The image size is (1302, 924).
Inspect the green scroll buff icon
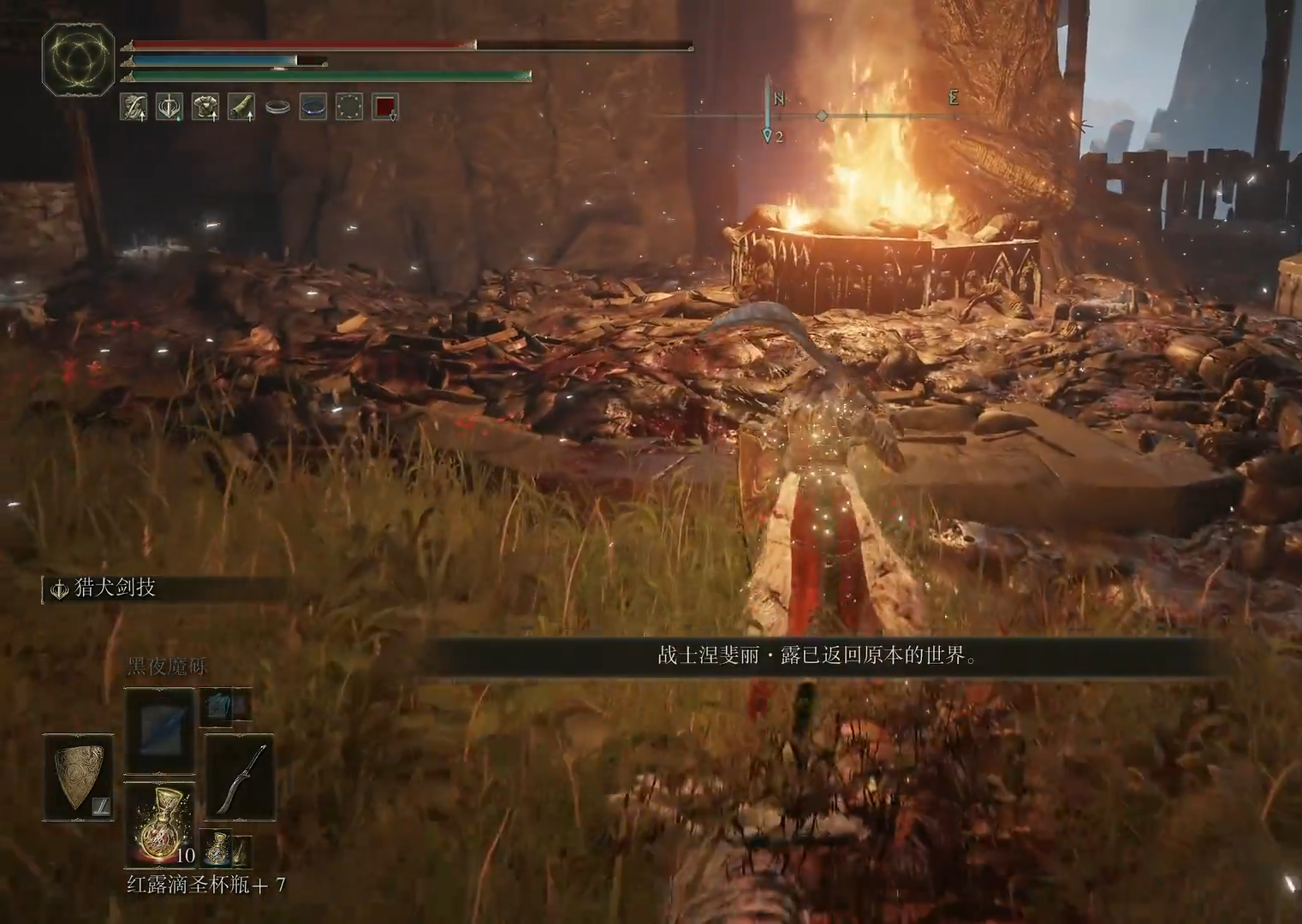(241, 107)
